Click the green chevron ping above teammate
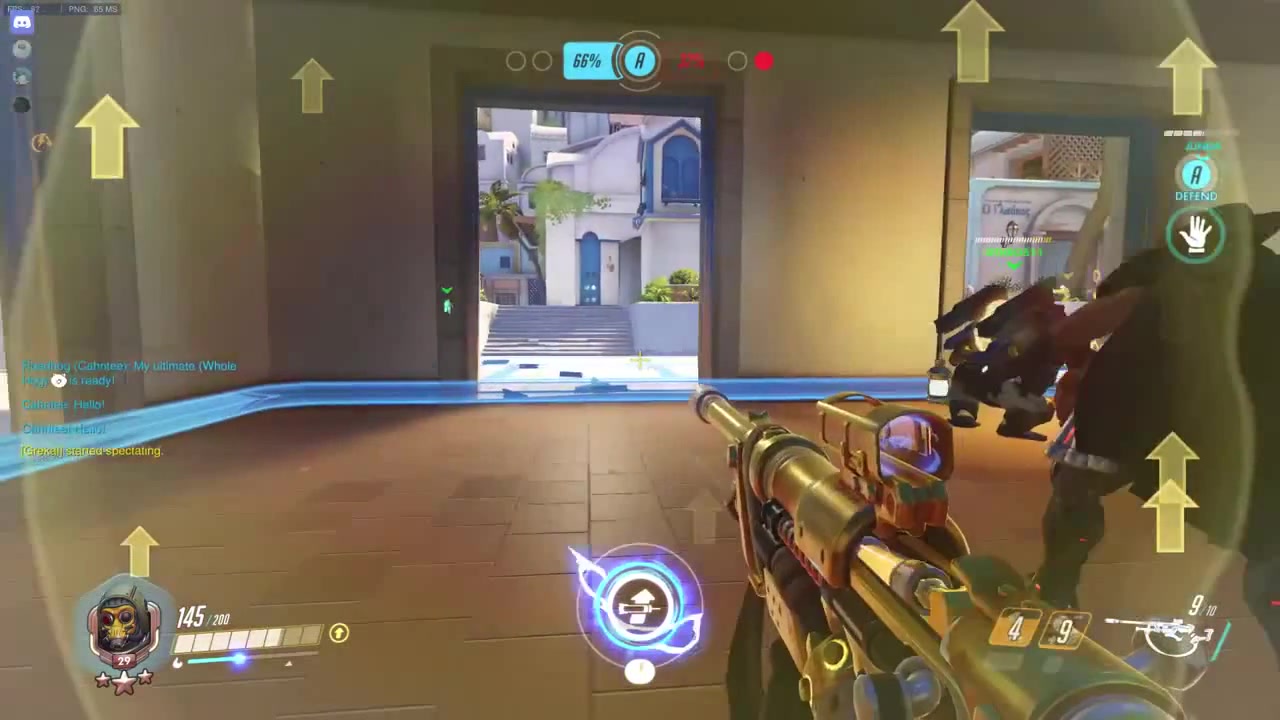Screen dimensions: 1280x720 click(x=447, y=291)
